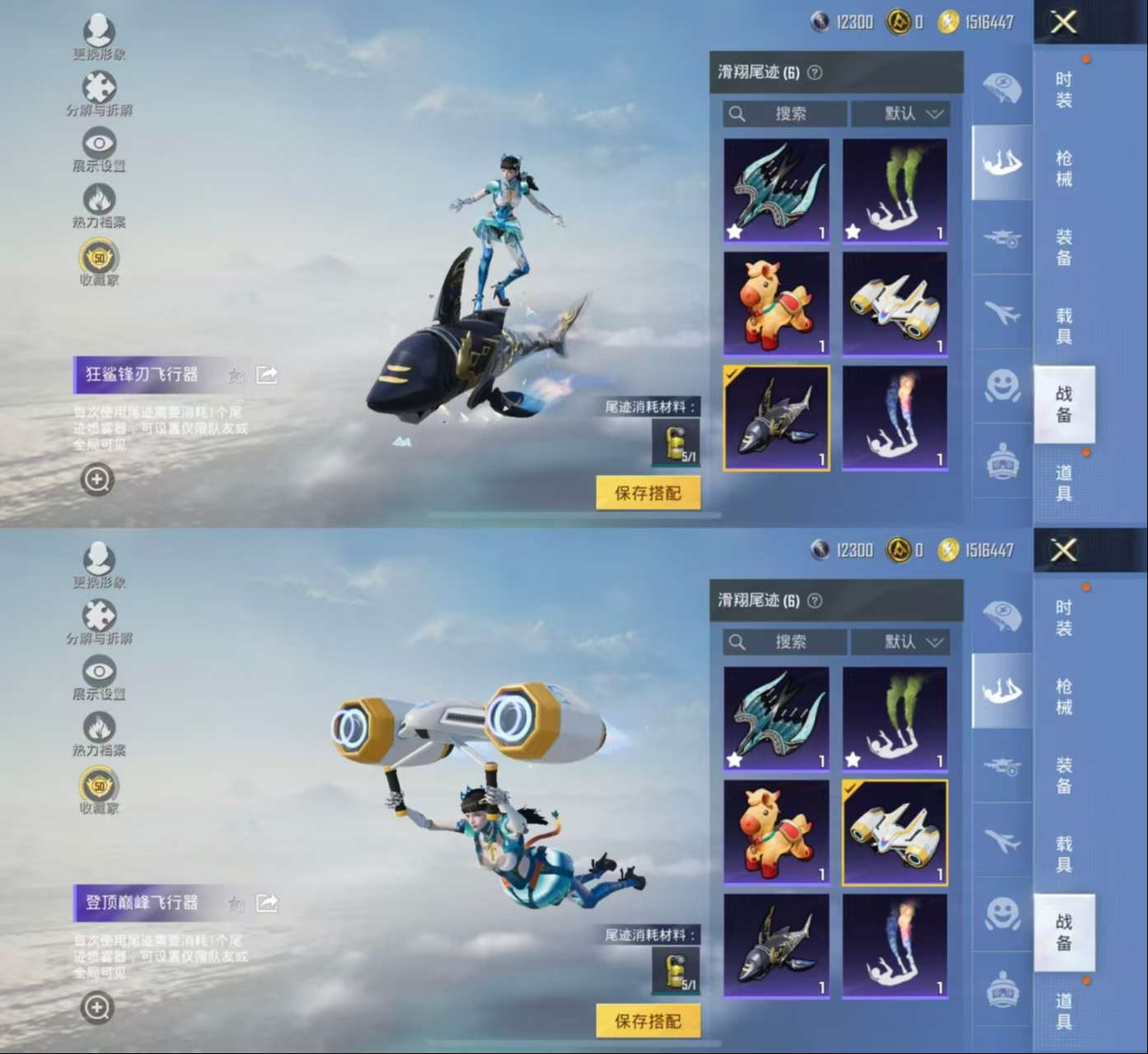Open 热力档案 on the shark aircraft screen
Screen dimensions: 1148x1054
pyautogui.click(x=99, y=204)
